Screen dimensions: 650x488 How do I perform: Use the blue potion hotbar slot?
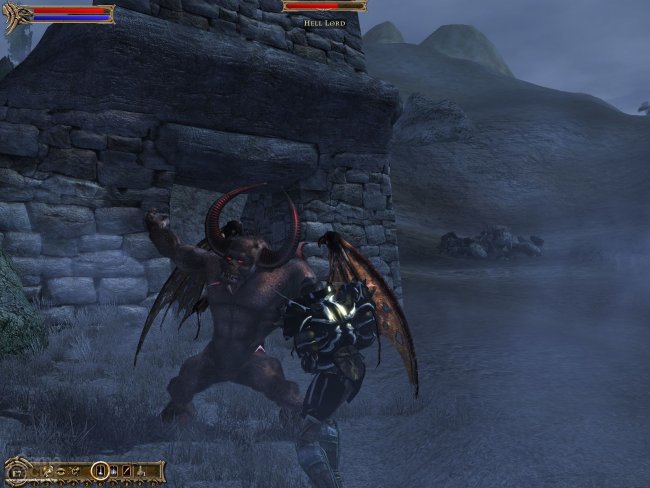[114, 471]
